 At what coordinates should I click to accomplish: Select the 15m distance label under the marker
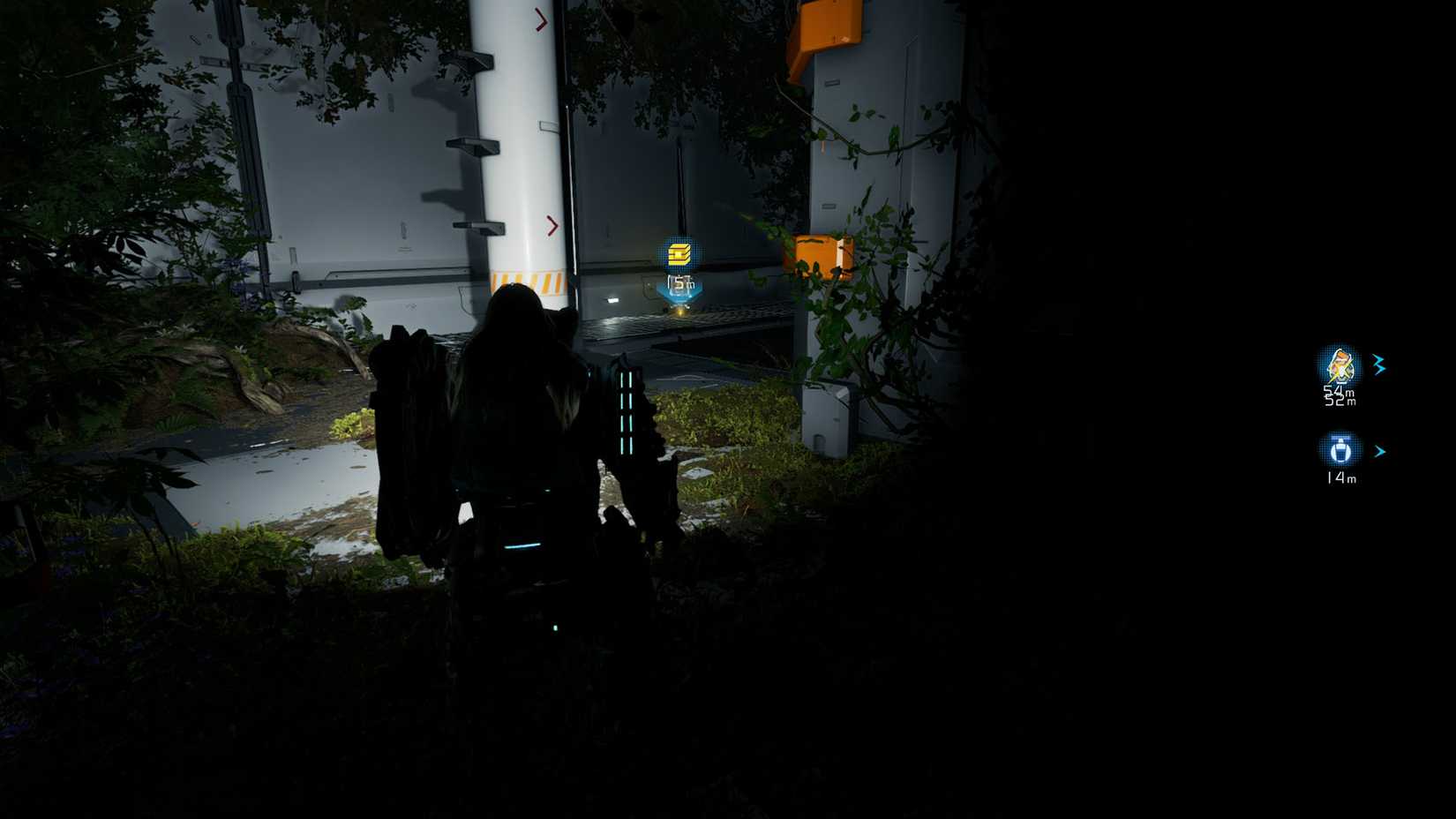[x=680, y=282]
